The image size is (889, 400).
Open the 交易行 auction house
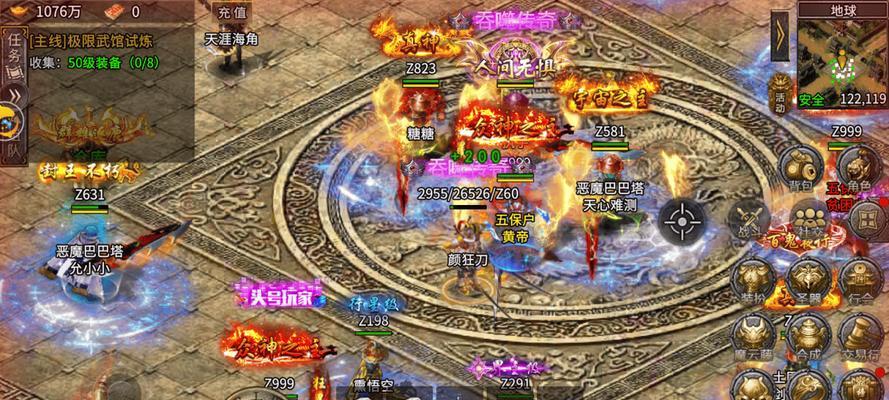(x=857, y=331)
